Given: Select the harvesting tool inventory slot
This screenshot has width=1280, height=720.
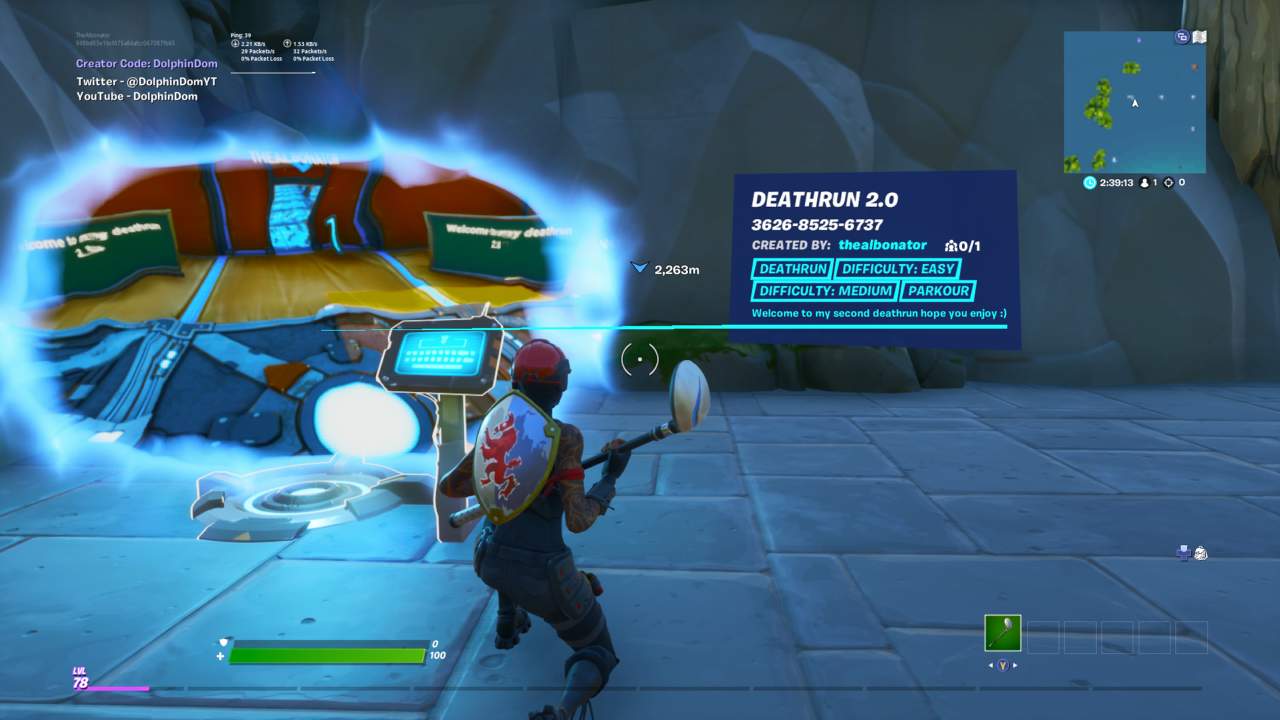Looking at the screenshot, I should coord(1003,633).
